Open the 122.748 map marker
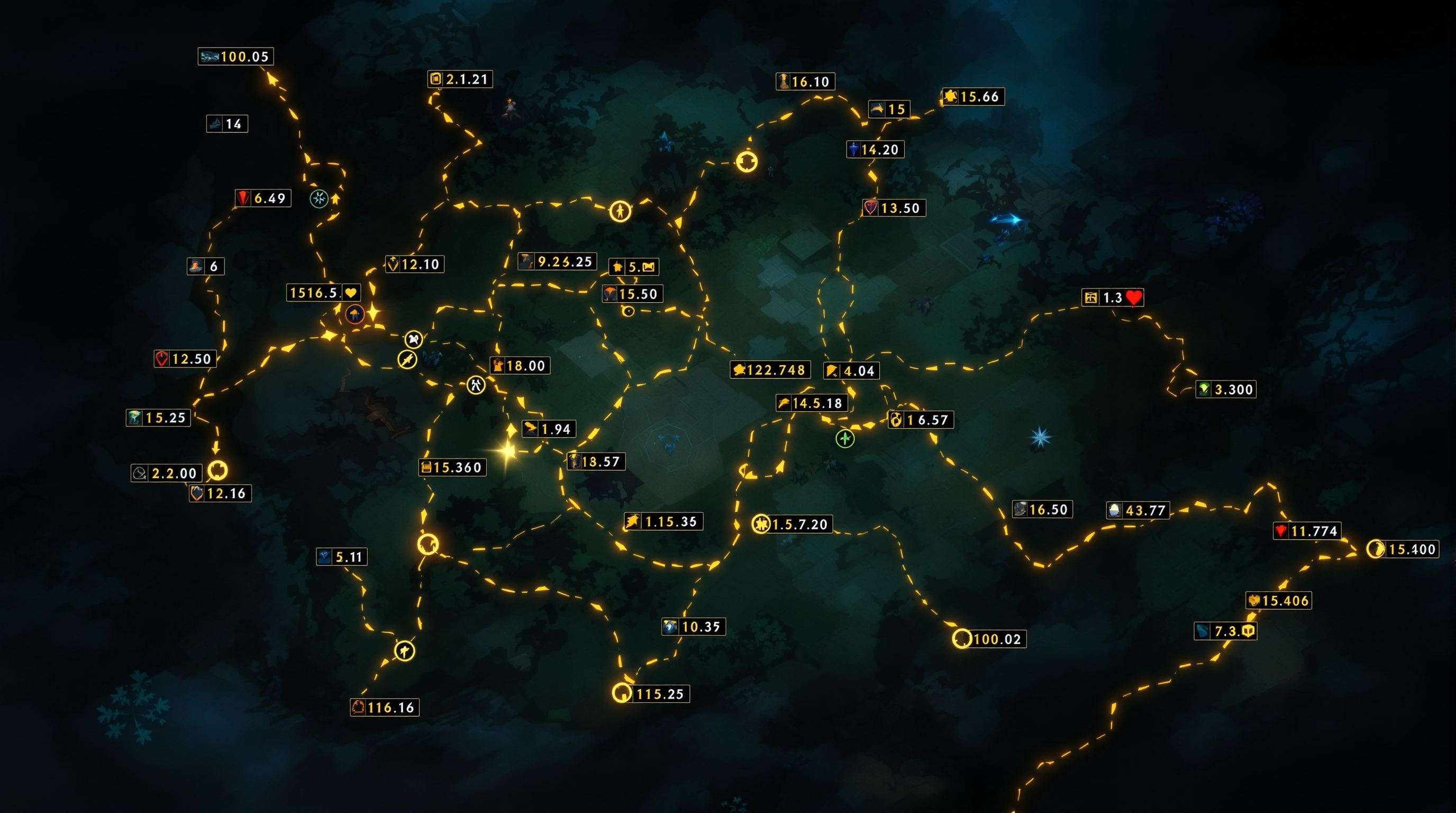 pos(770,371)
